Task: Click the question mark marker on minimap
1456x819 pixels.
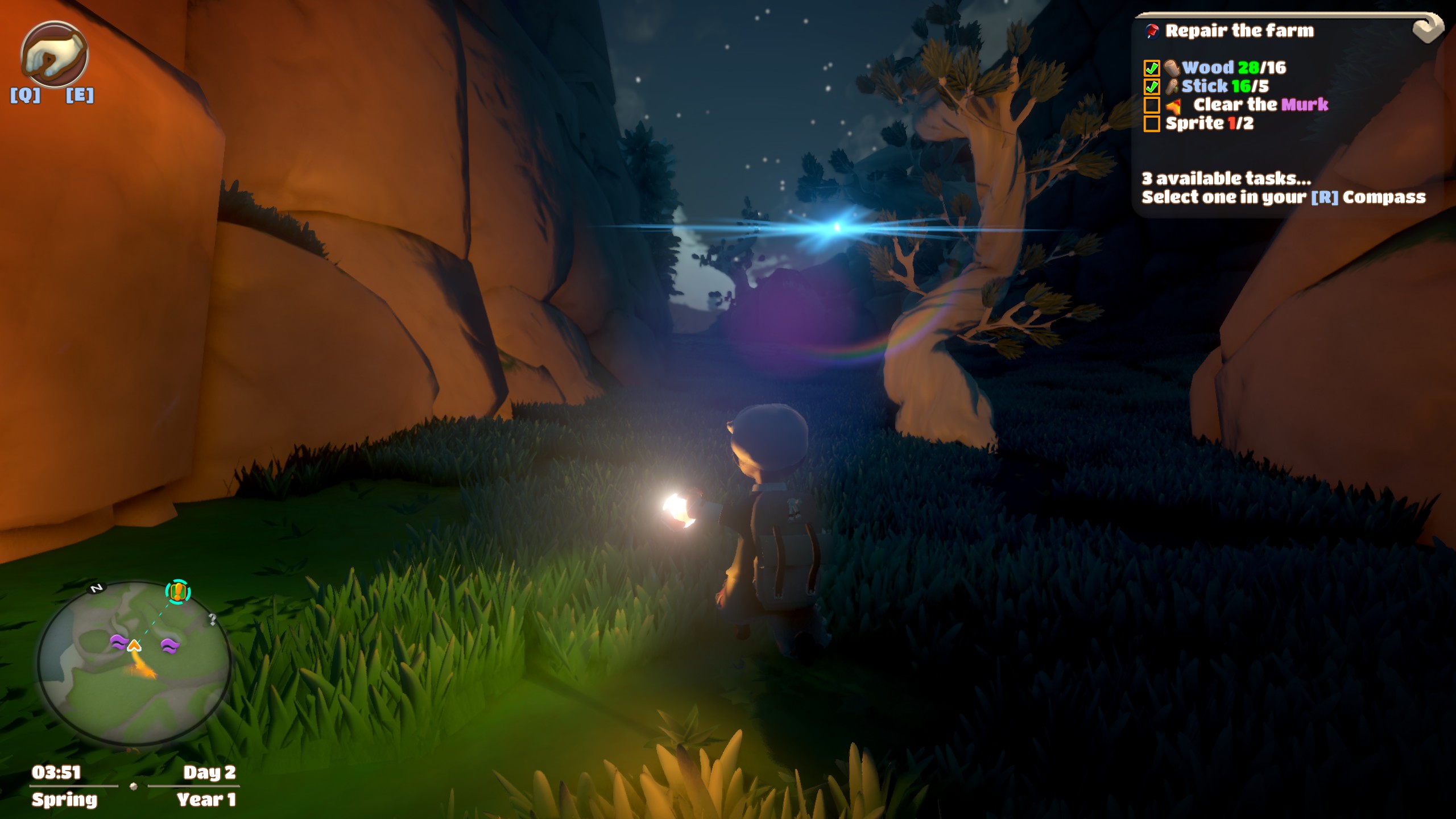Action: tap(212, 619)
